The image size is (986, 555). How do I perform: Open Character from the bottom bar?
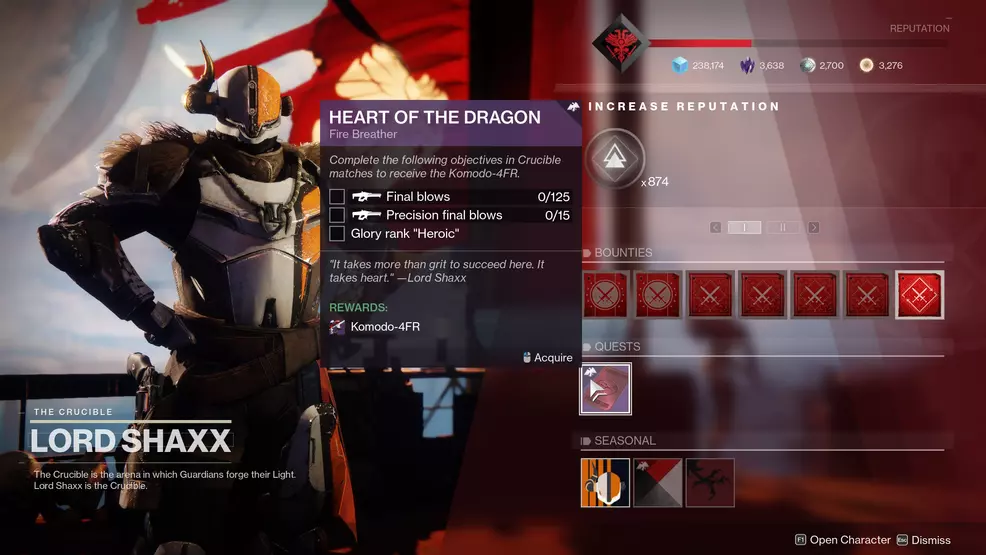(x=842, y=540)
